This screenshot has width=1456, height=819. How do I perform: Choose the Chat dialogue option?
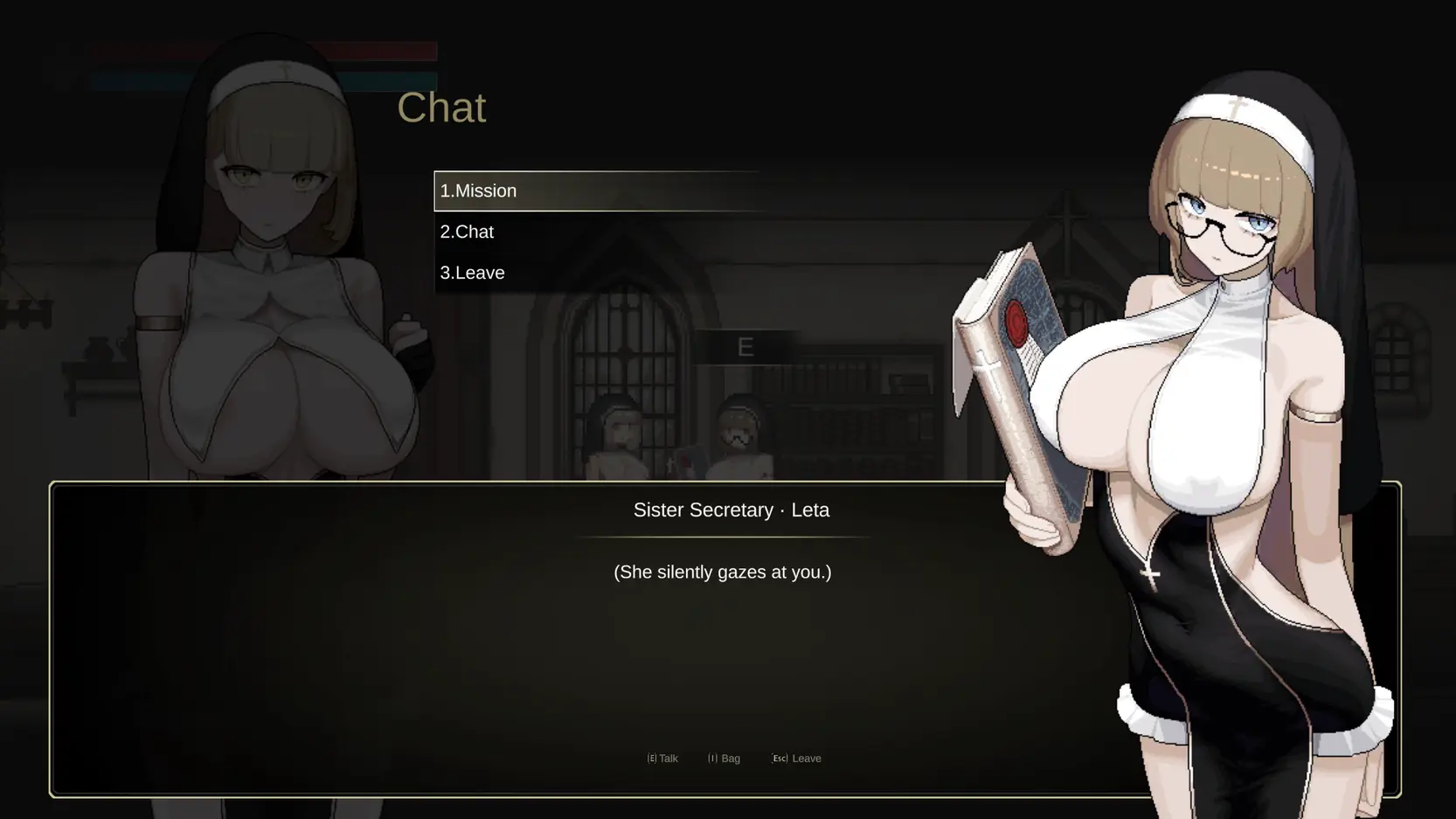(x=467, y=232)
